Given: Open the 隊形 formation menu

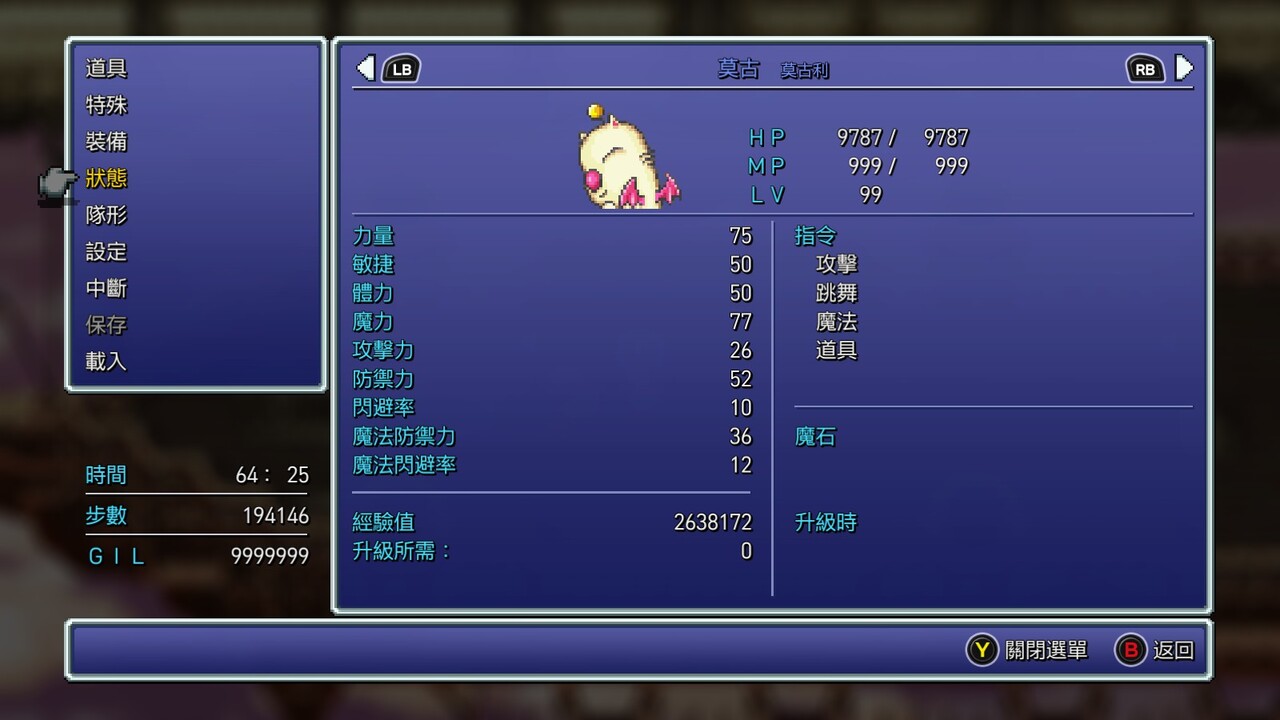Looking at the screenshot, I should click(106, 215).
